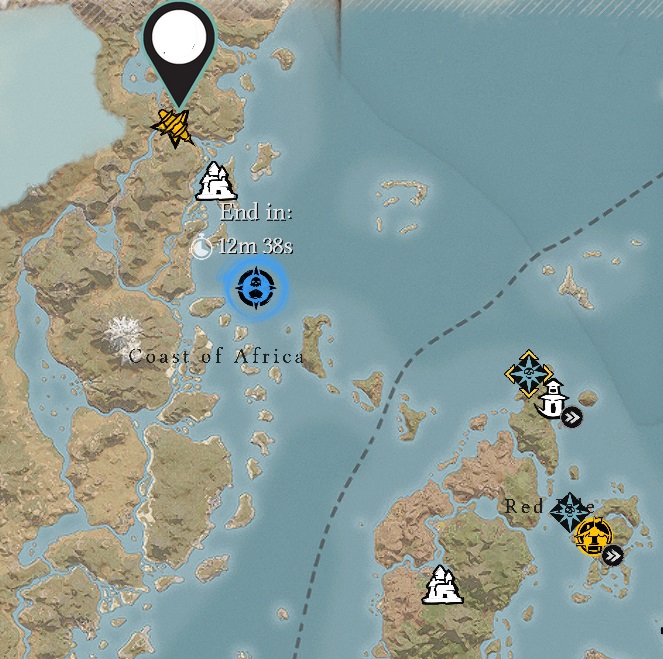Click the arrow badge beside the lighthouse
This screenshot has width=663, height=659.
pyautogui.click(x=572, y=418)
